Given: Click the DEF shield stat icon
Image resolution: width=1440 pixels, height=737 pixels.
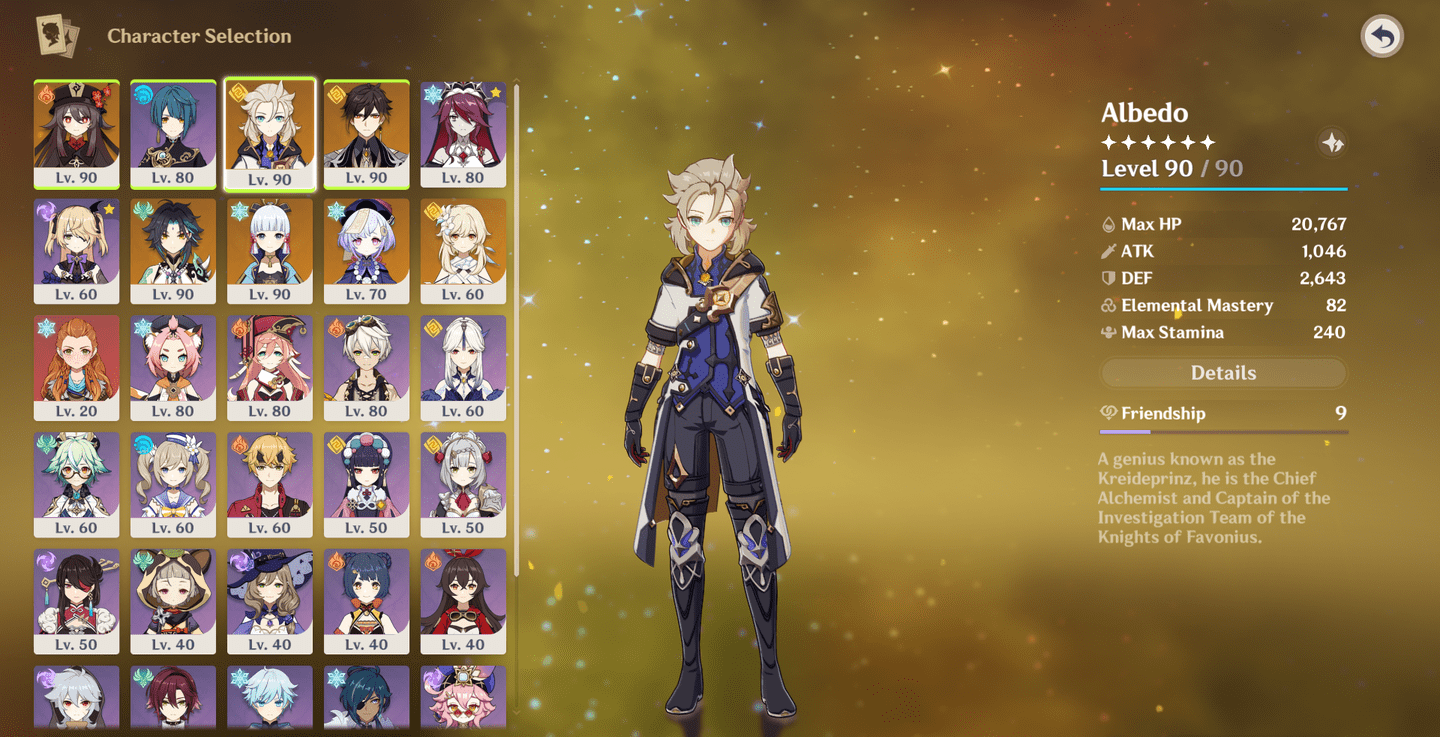Looking at the screenshot, I should click(1110, 278).
